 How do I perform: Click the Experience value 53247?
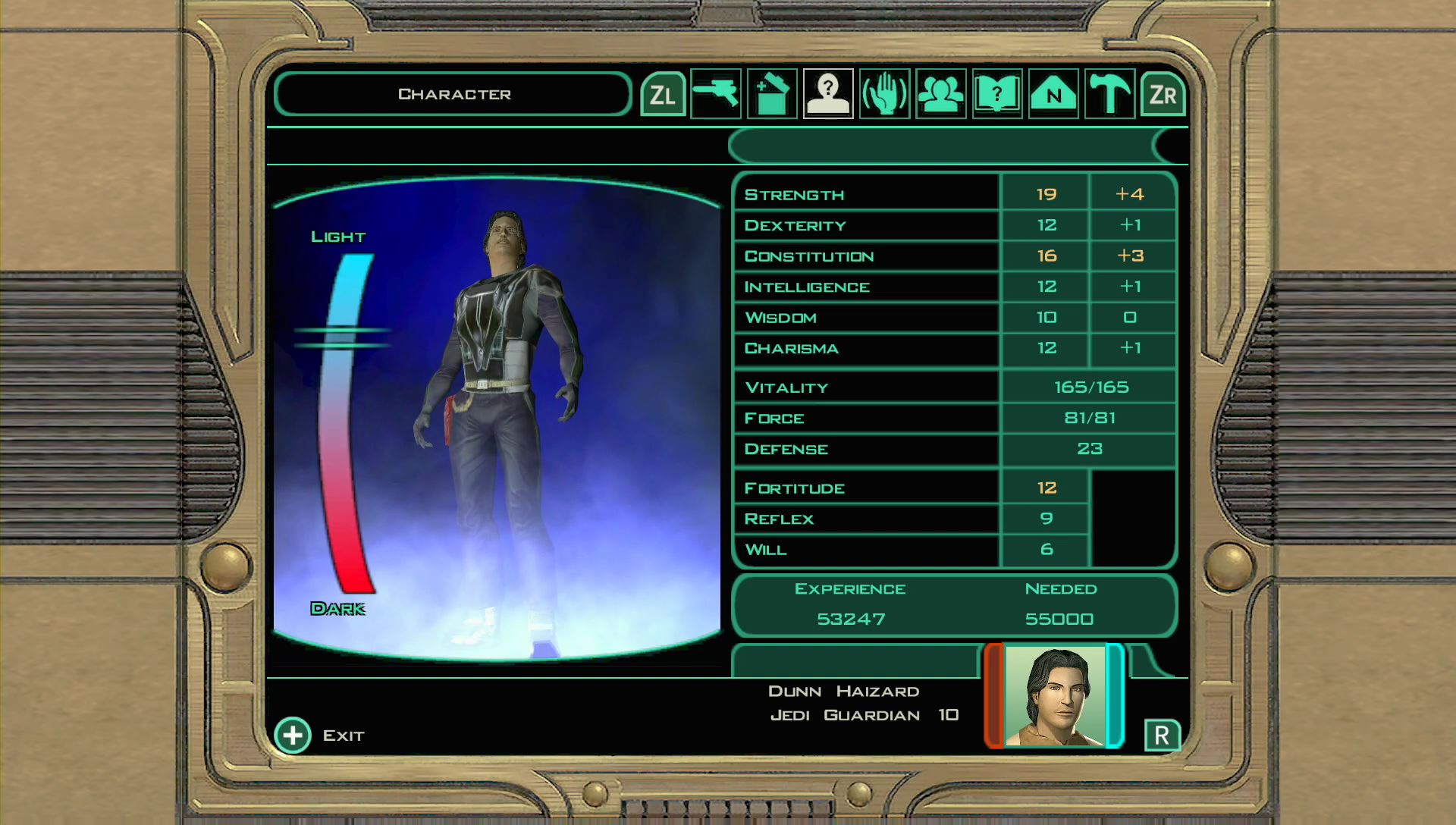pyautogui.click(x=849, y=619)
